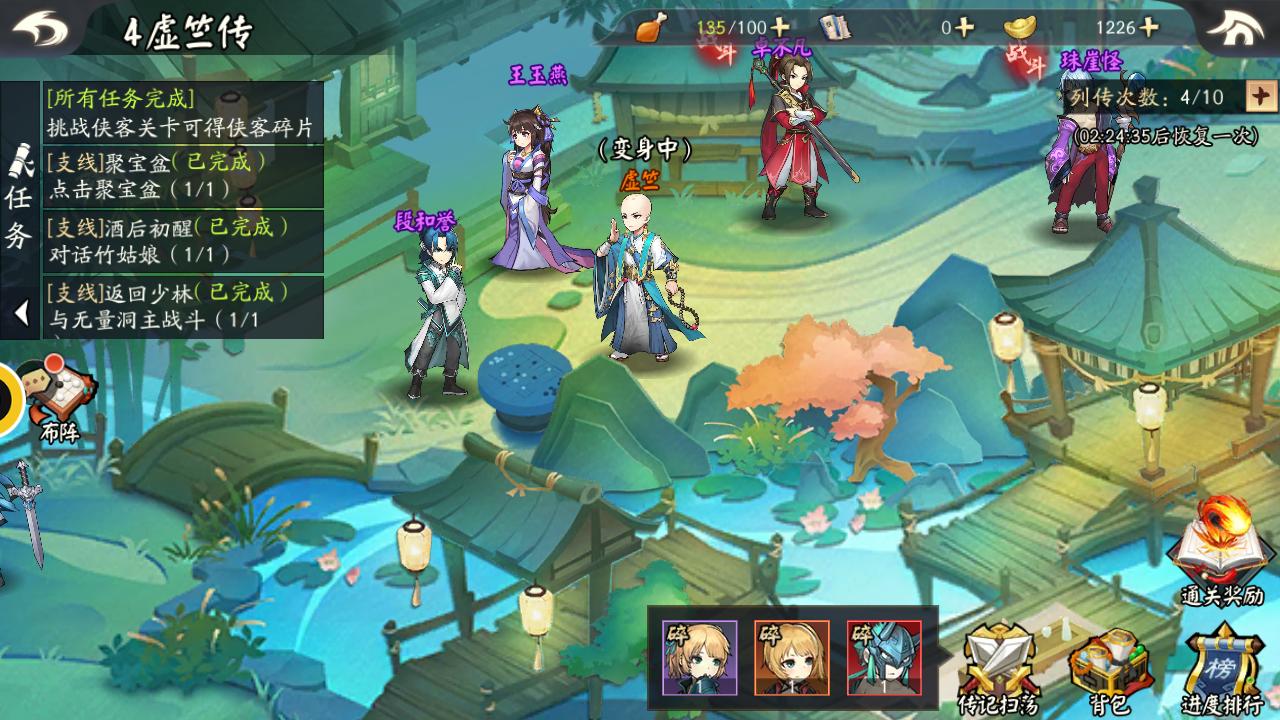The image size is (1280, 720).
Task: Select the purple-framed hero fragment portrait
Action: [699, 657]
